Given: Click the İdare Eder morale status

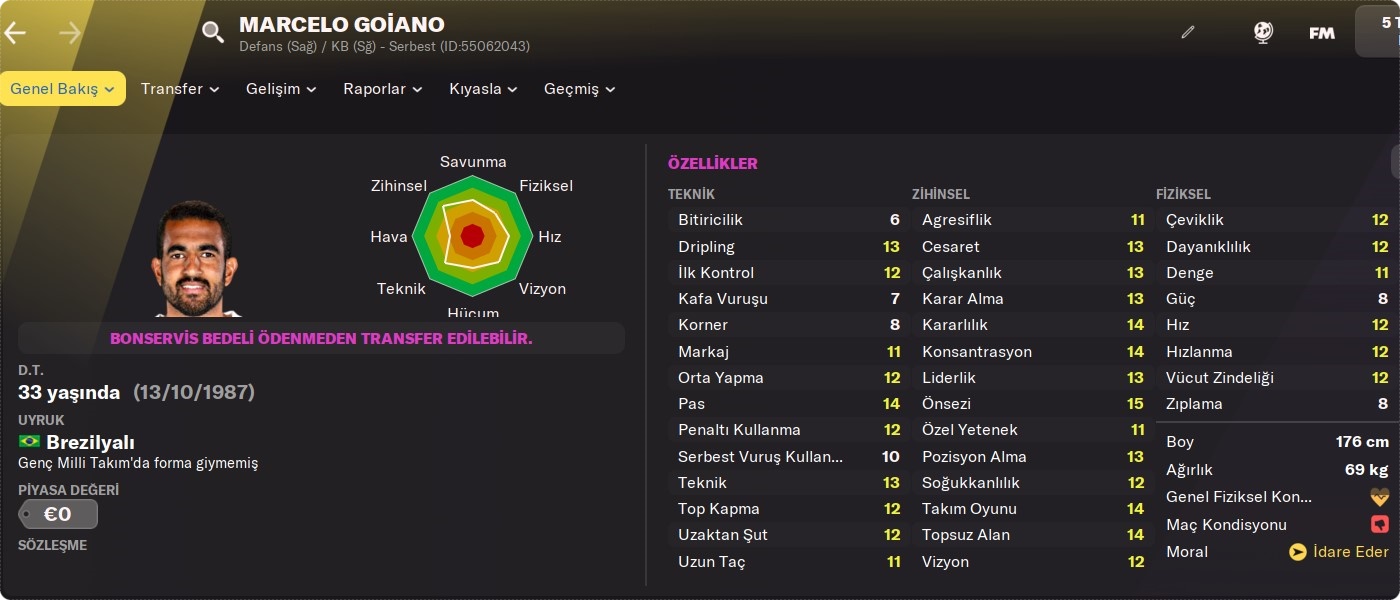Looking at the screenshot, I should (x=1339, y=552).
